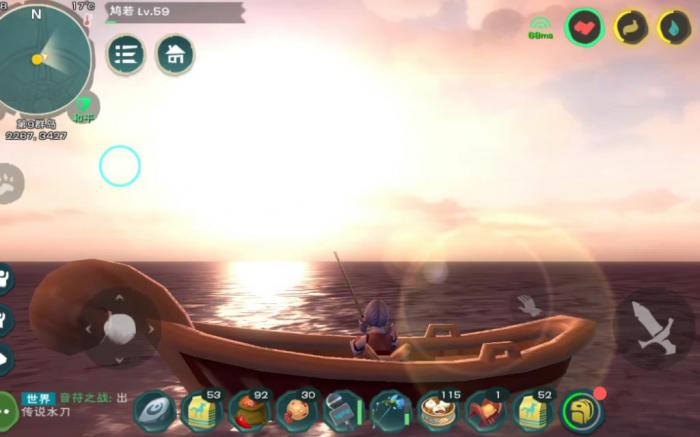The image size is (700, 437).
Task: Select the steamer basket slot with 115
Action: pos(438,411)
